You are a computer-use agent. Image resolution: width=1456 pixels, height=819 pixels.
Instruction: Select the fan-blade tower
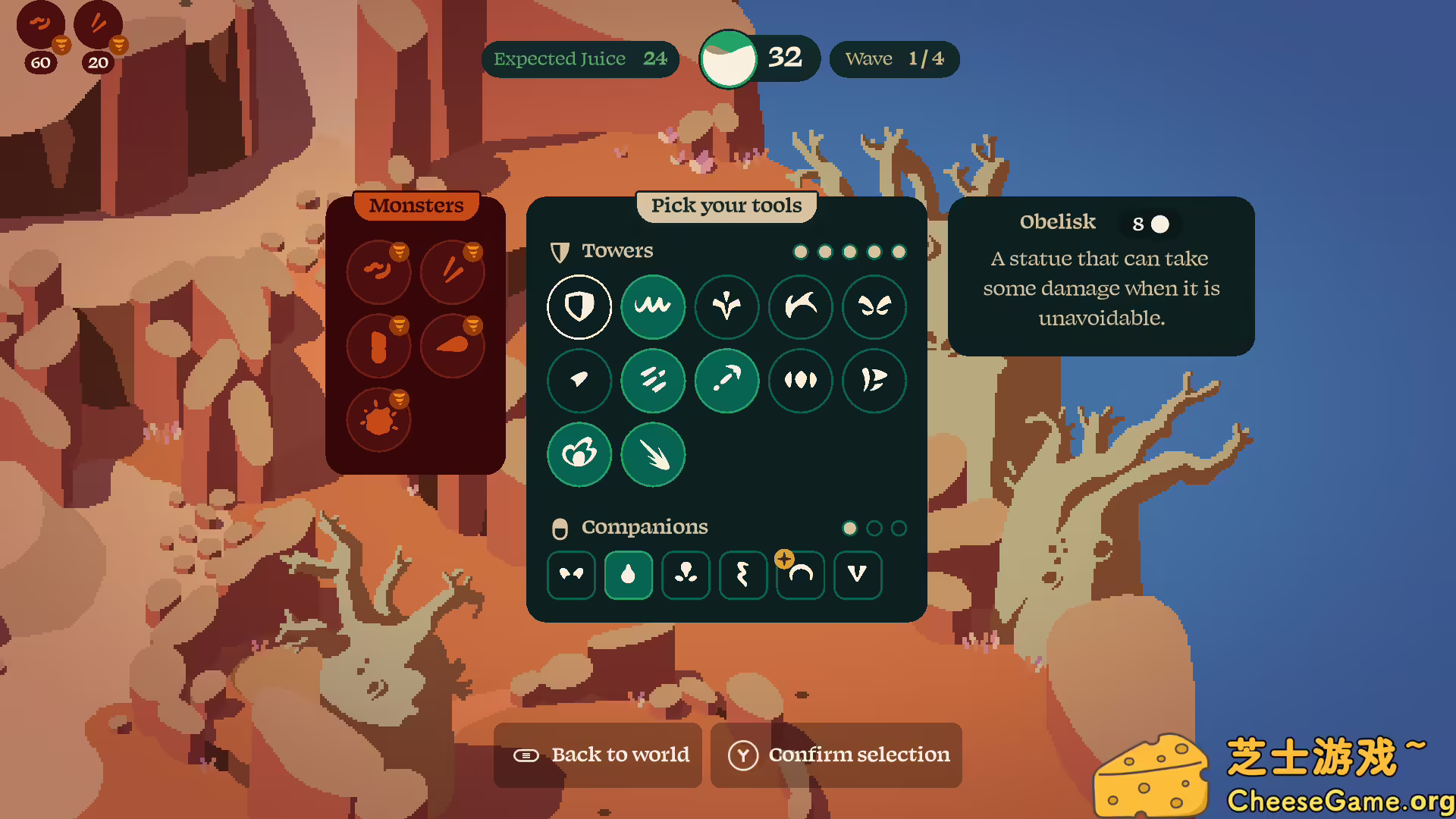point(874,380)
